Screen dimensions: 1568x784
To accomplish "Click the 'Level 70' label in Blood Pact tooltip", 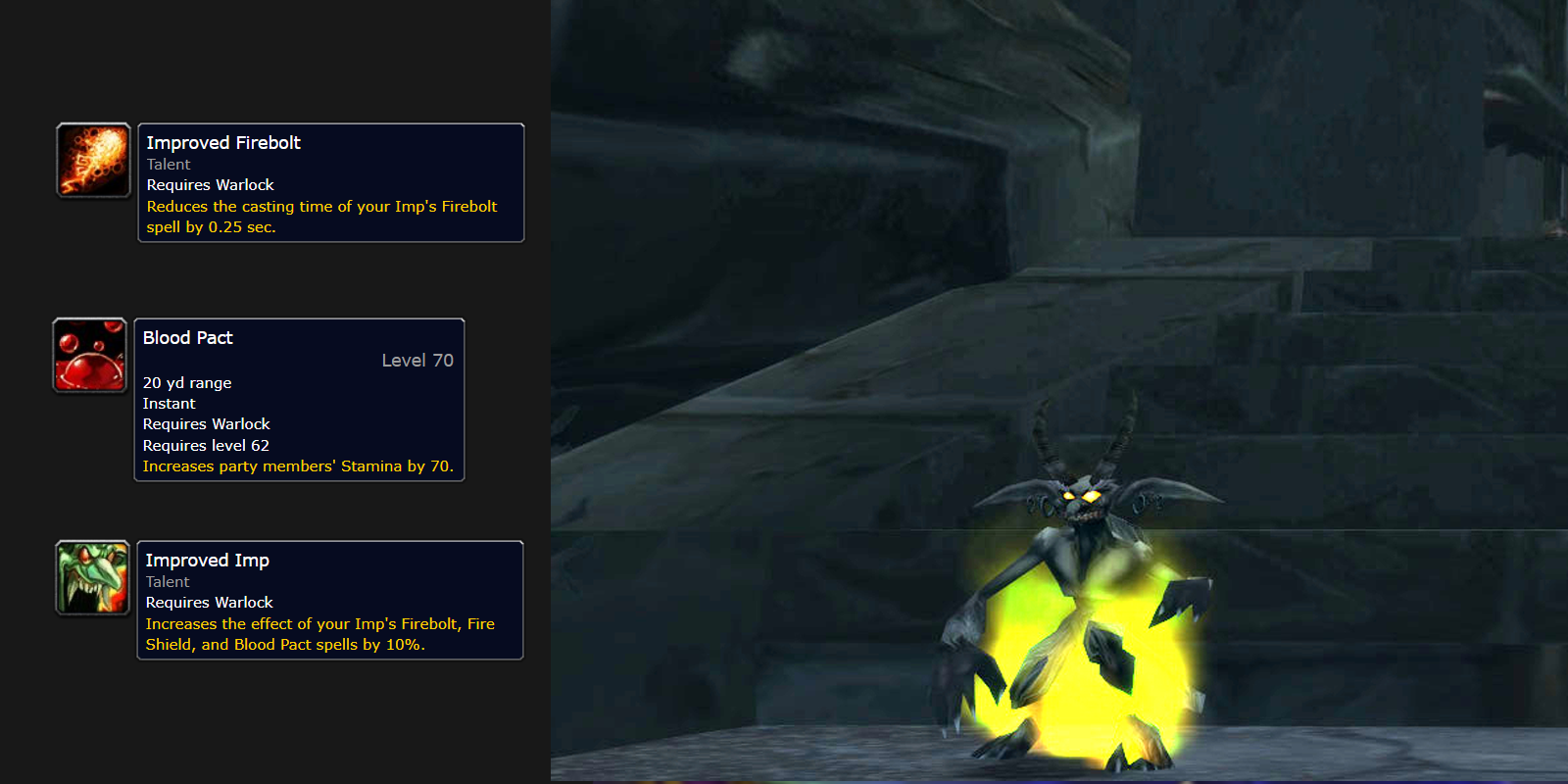I will 417,360.
